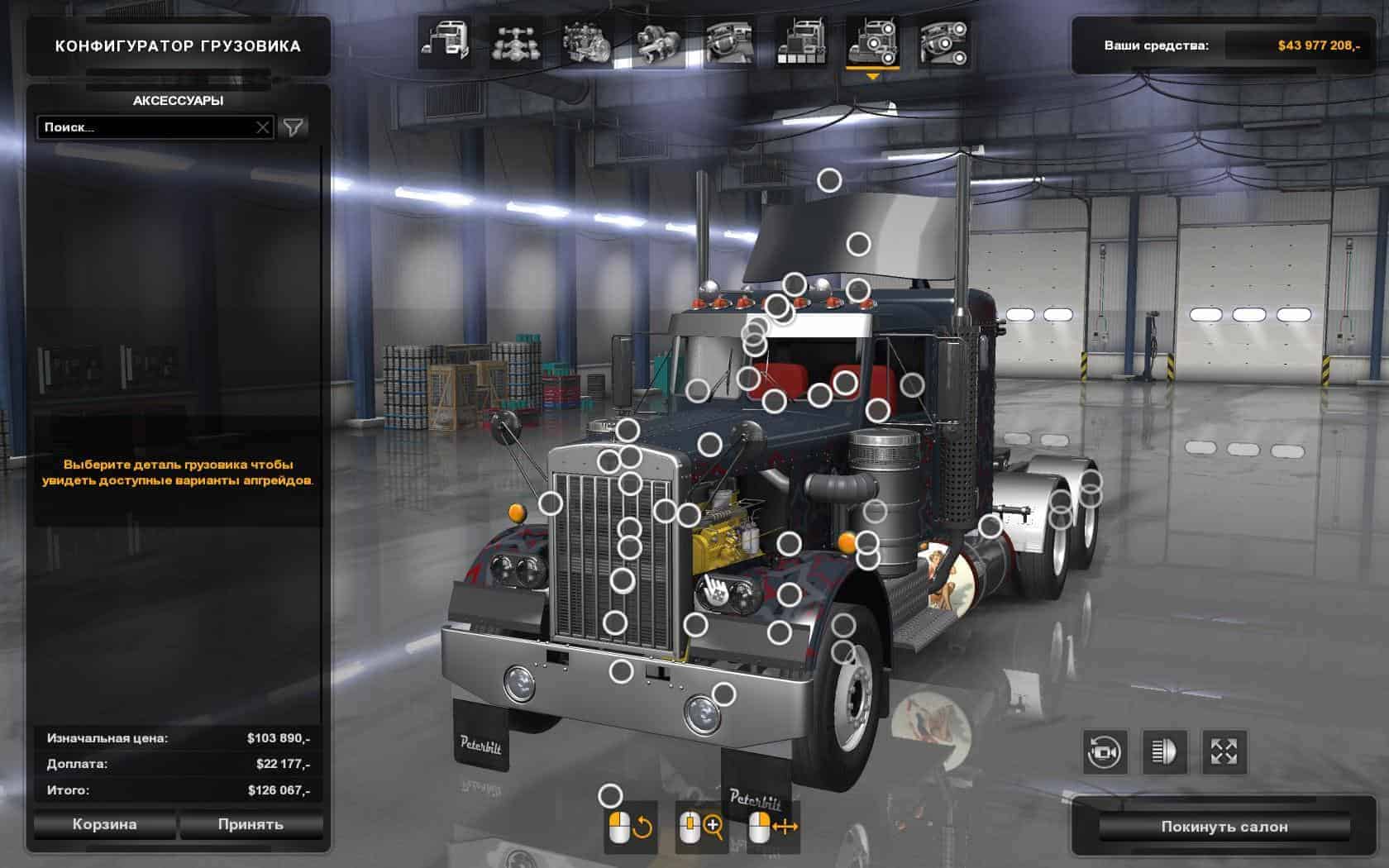
Task: Open the accessory filter funnel
Action: 294,127
